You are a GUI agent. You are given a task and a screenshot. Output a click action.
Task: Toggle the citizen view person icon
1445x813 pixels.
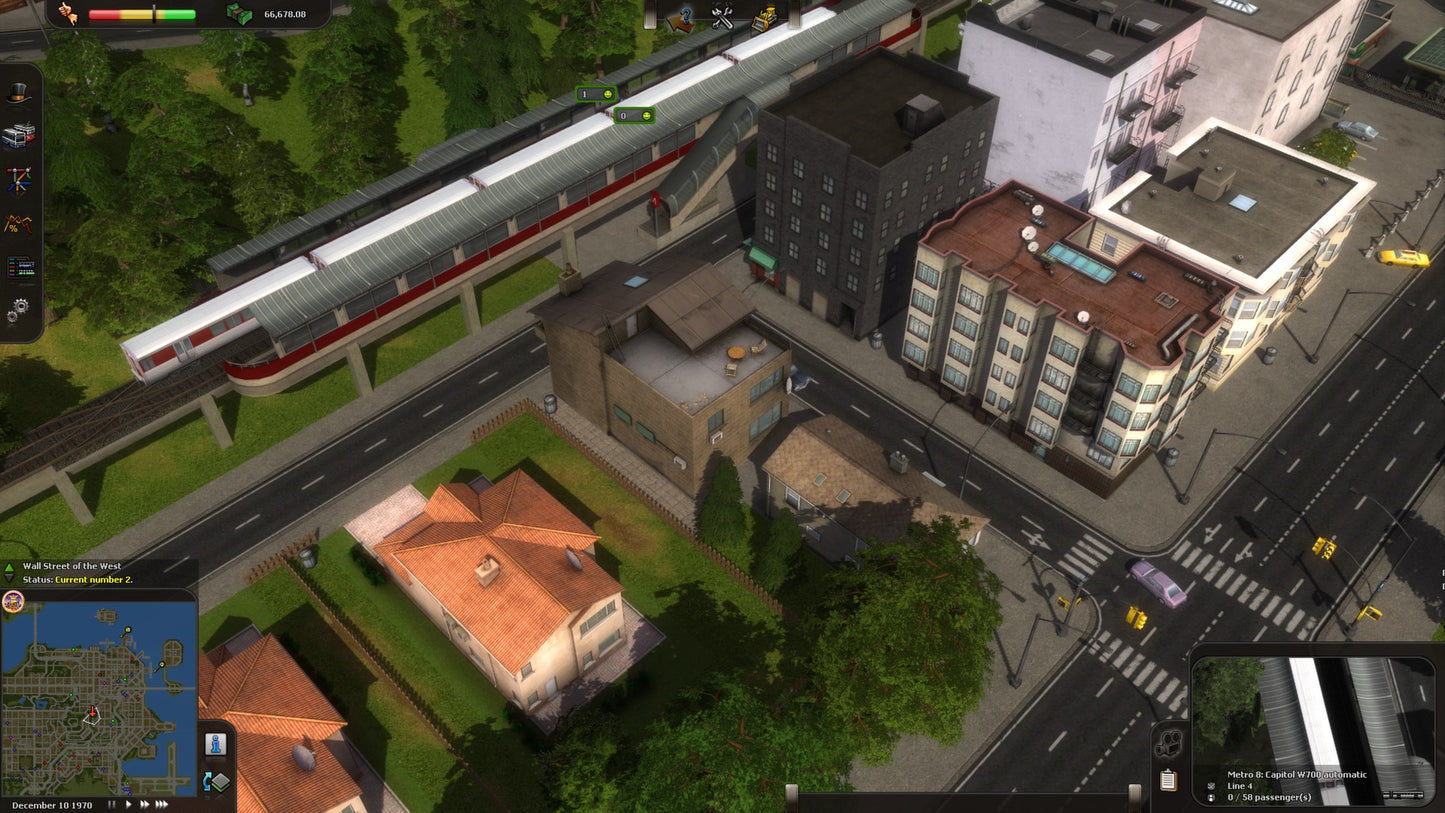[x=214, y=746]
